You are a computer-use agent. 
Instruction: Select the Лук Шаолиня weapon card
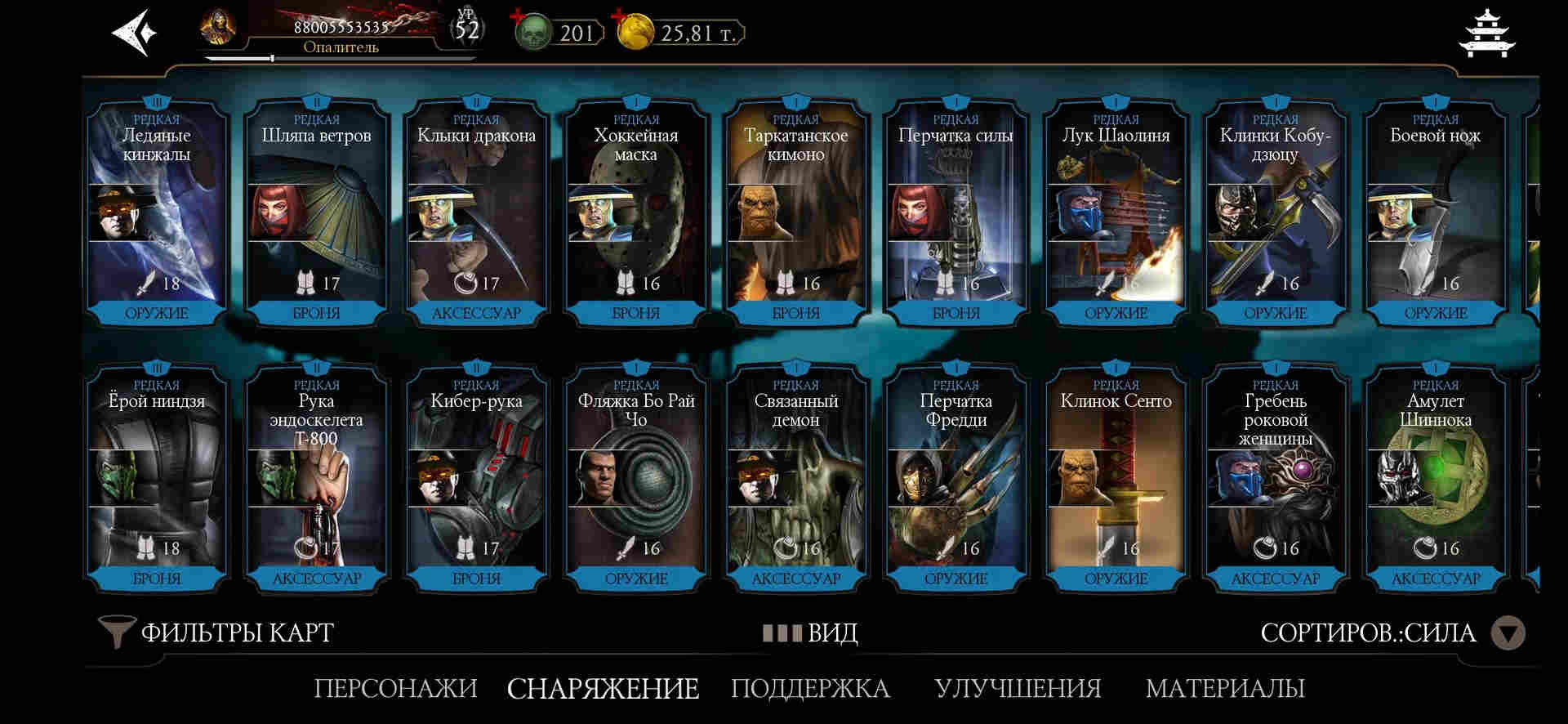(1116, 214)
